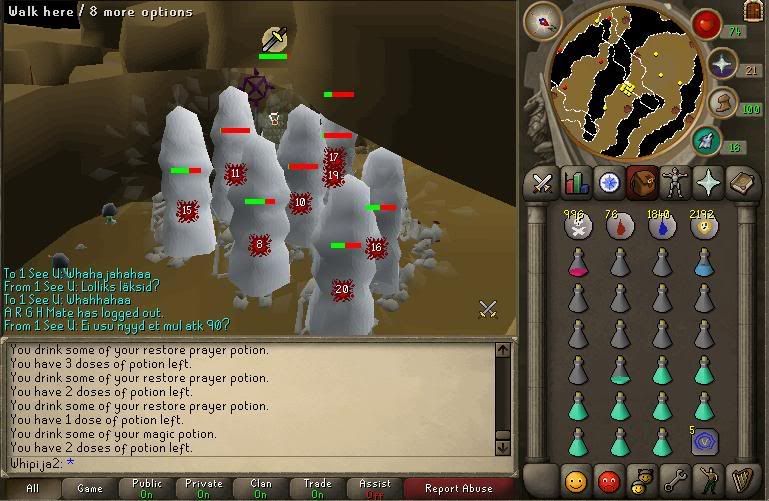Click the compass to face north
This screenshot has height=501, width=769.
pos(547,20)
